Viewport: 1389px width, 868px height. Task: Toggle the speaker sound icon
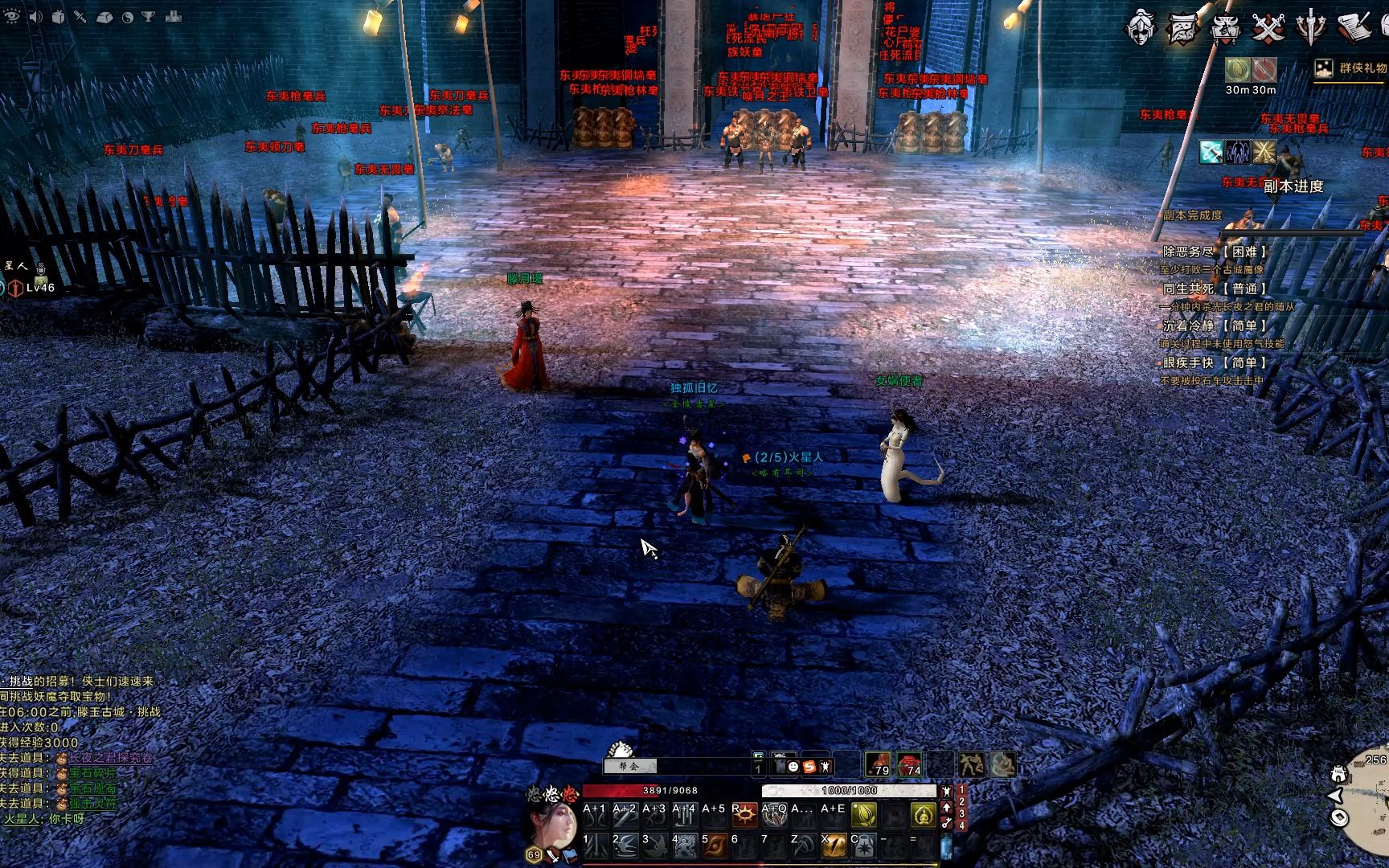pos(35,17)
